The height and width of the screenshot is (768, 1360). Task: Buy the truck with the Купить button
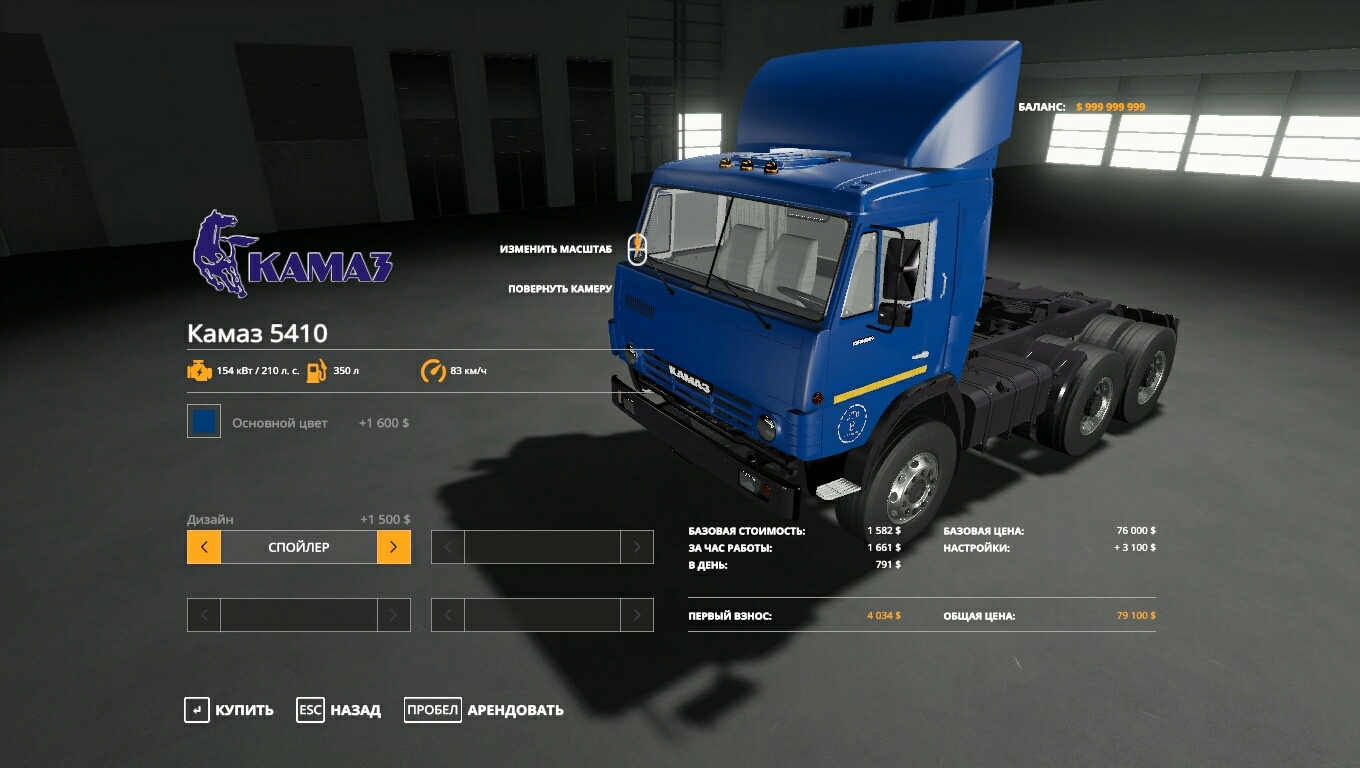(x=229, y=710)
